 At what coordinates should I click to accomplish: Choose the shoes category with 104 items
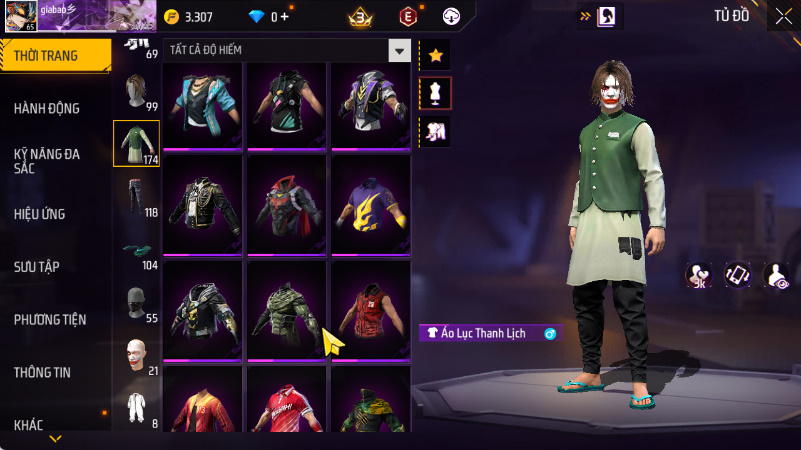pyautogui.click(x=136, y=250)
